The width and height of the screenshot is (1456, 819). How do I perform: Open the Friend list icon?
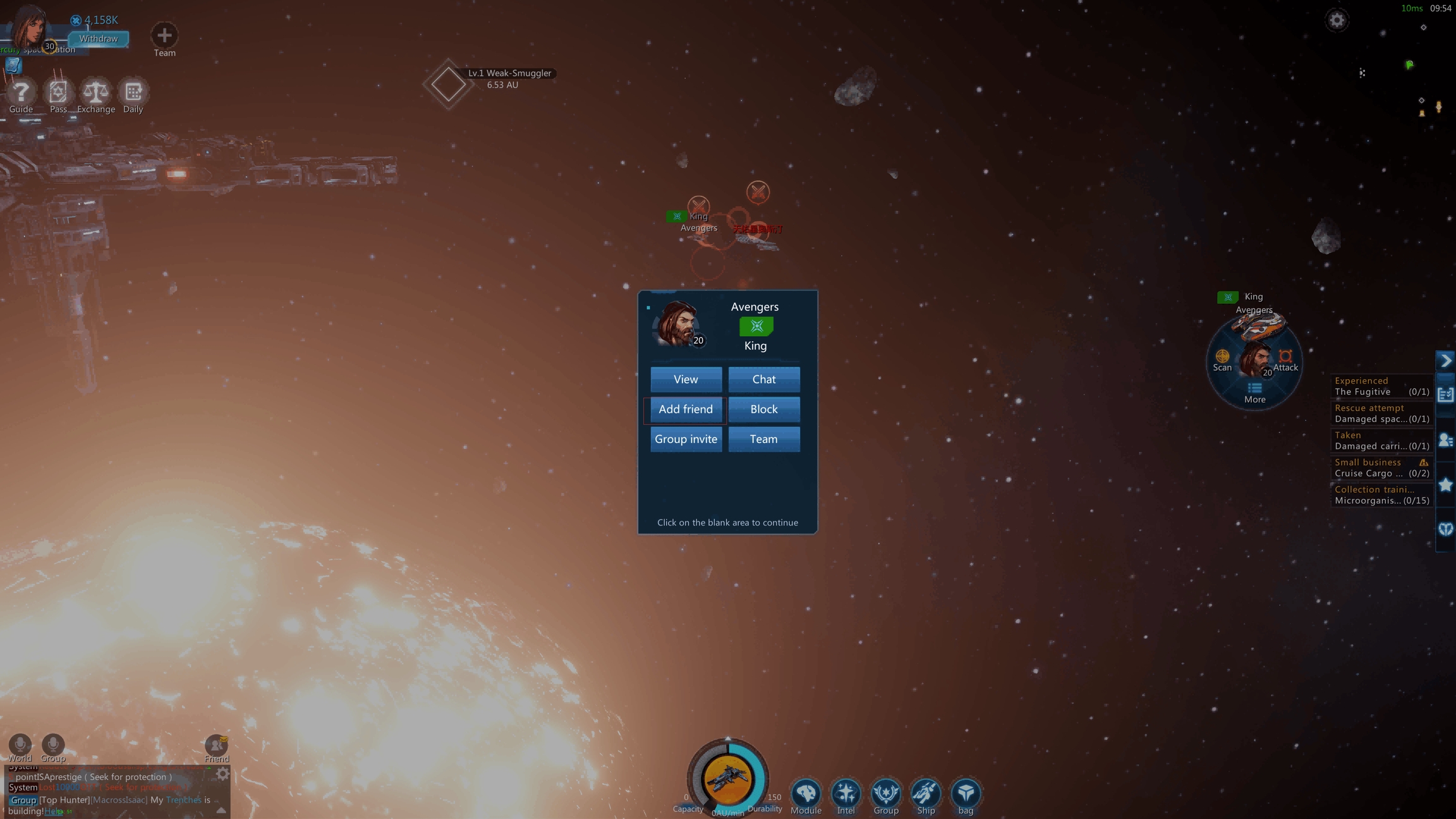pos(217,748)
